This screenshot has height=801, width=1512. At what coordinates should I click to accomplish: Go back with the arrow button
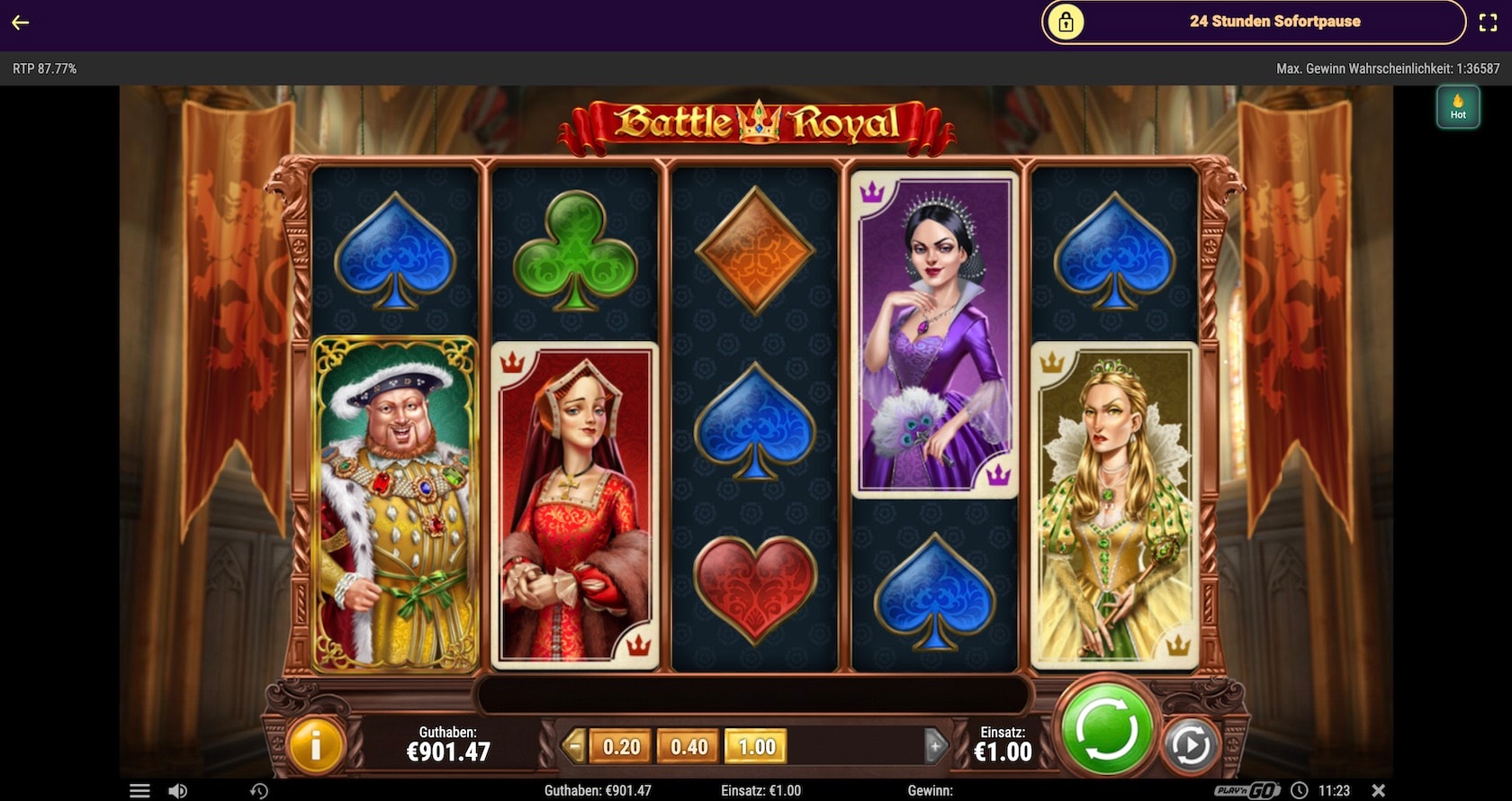click(21, 22)
